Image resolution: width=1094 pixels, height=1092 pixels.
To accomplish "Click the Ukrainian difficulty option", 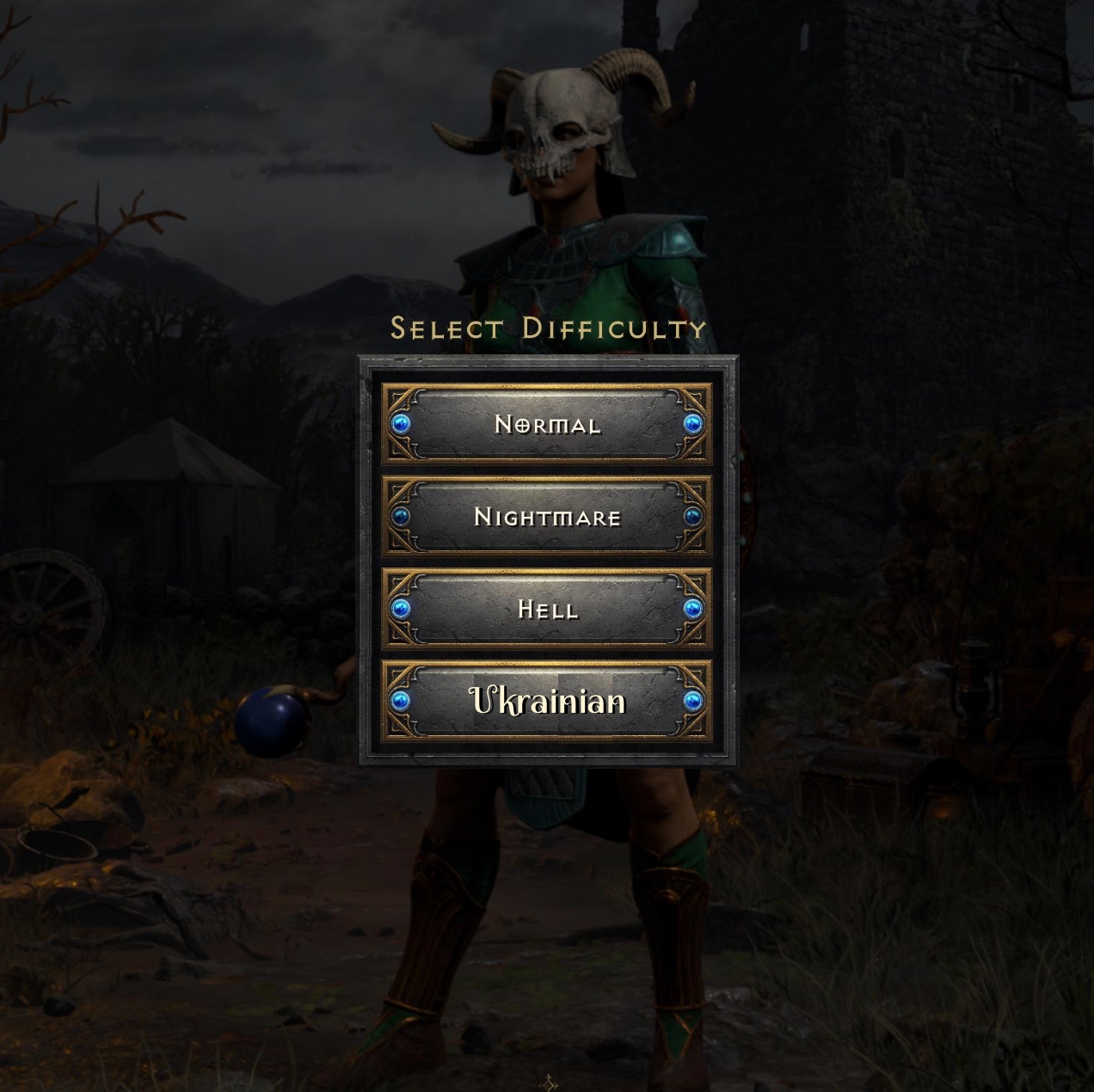I will (x=547, y=702).
